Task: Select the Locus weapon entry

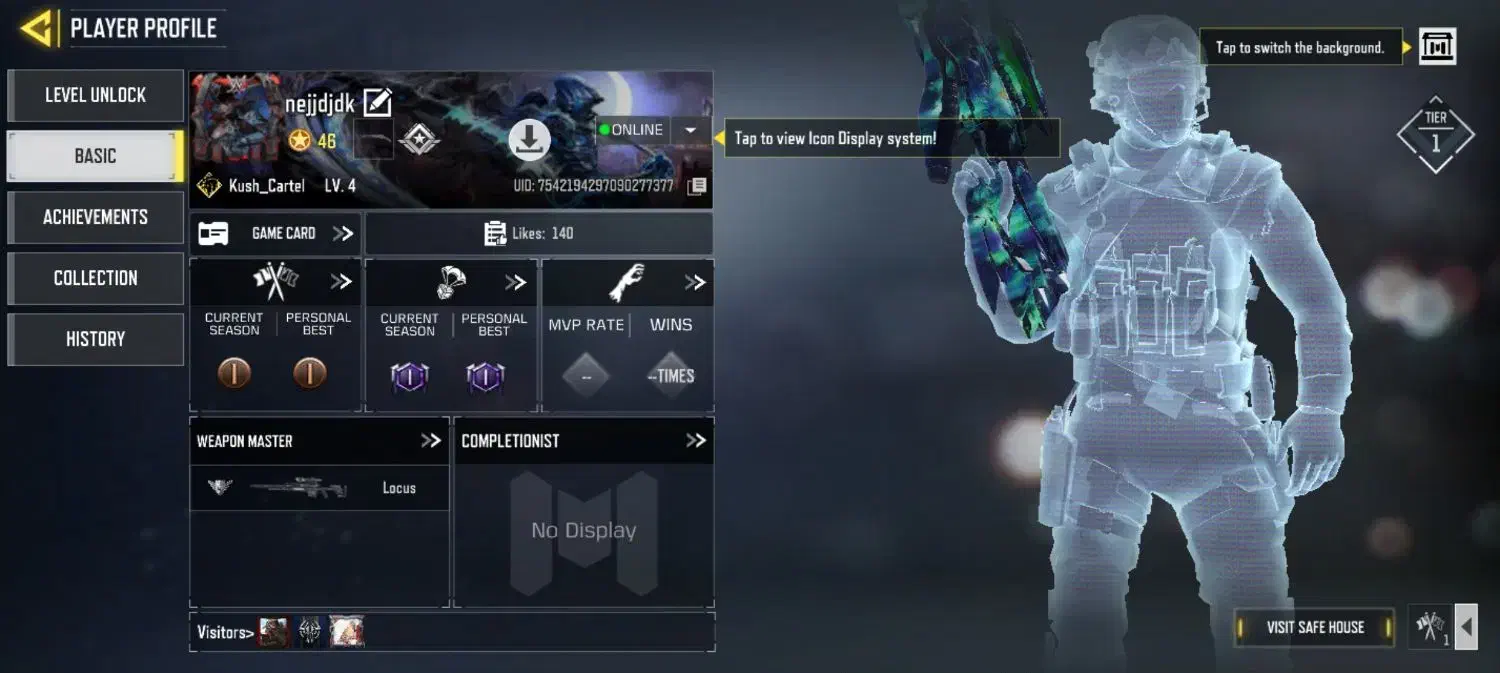Action: [x=319, y=488]
